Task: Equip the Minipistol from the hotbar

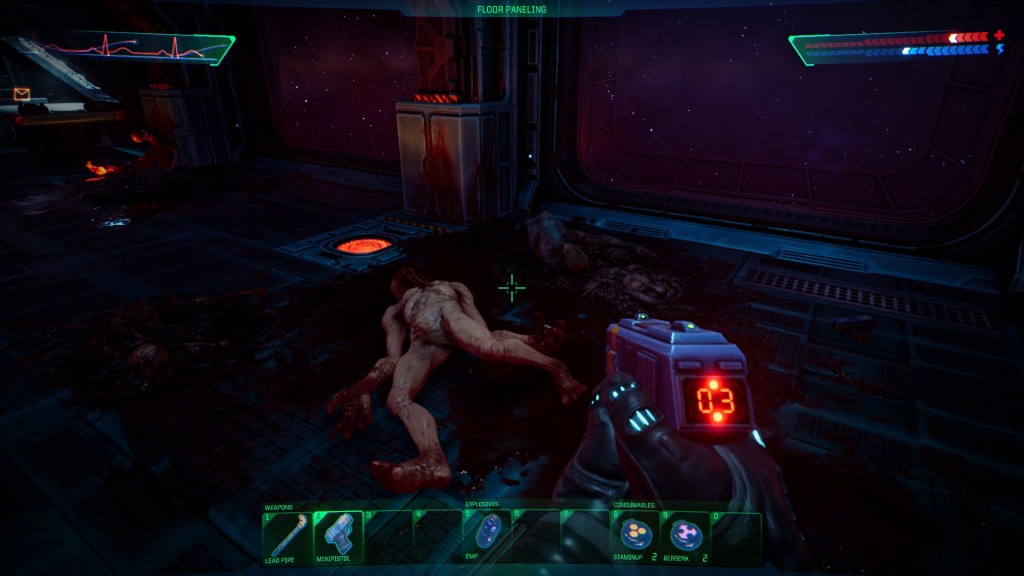Action: 337,537
